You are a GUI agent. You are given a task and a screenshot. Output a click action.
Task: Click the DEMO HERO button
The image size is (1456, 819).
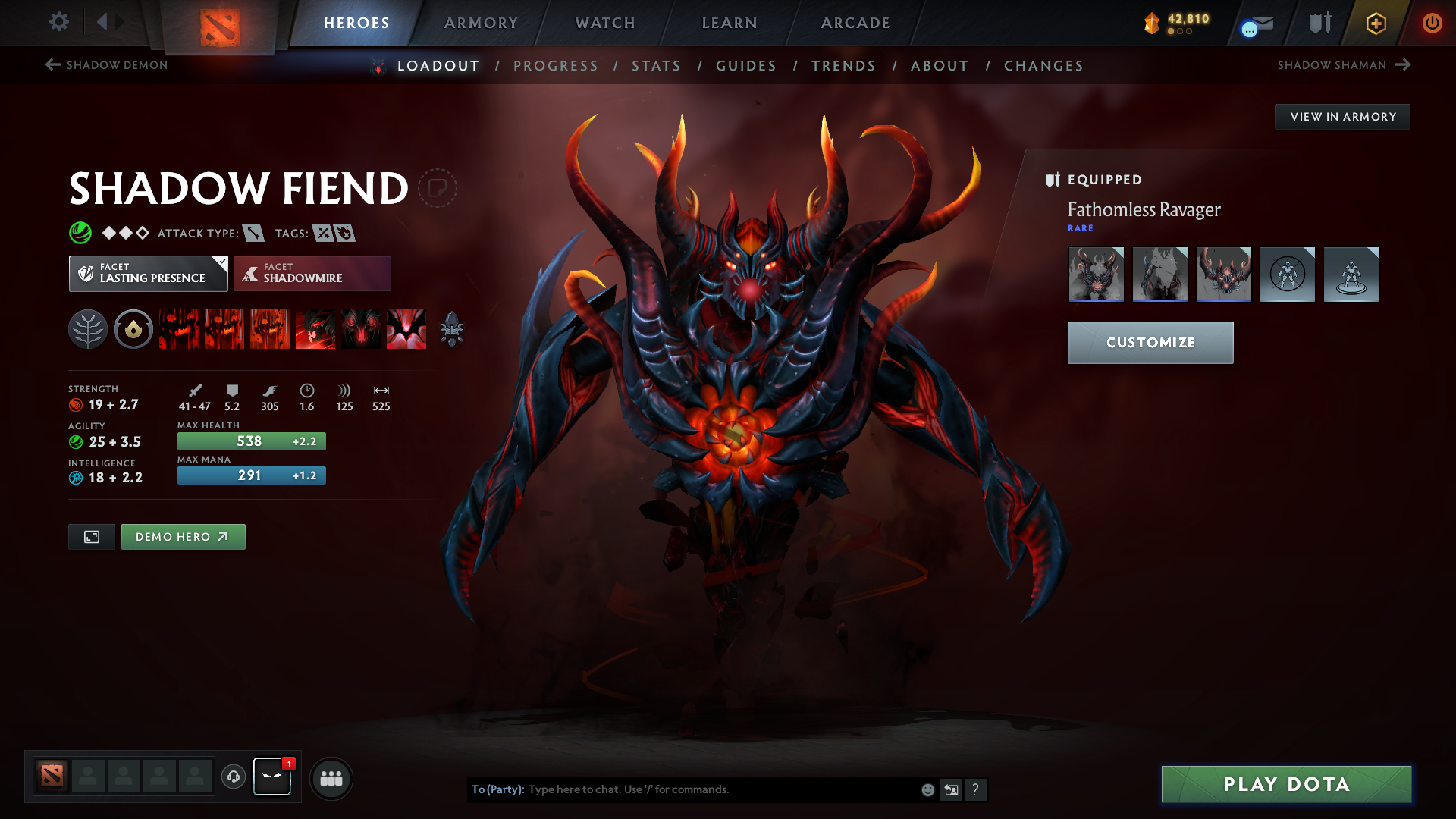point(183,536)
